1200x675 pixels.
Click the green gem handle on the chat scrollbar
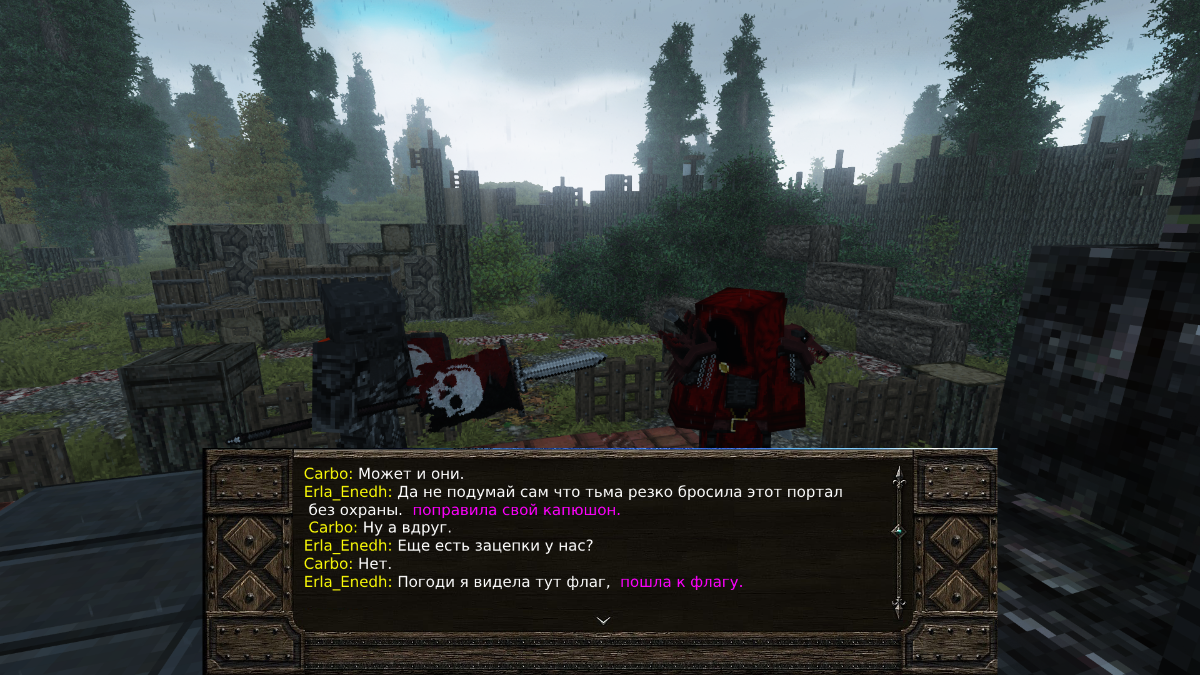898,531
